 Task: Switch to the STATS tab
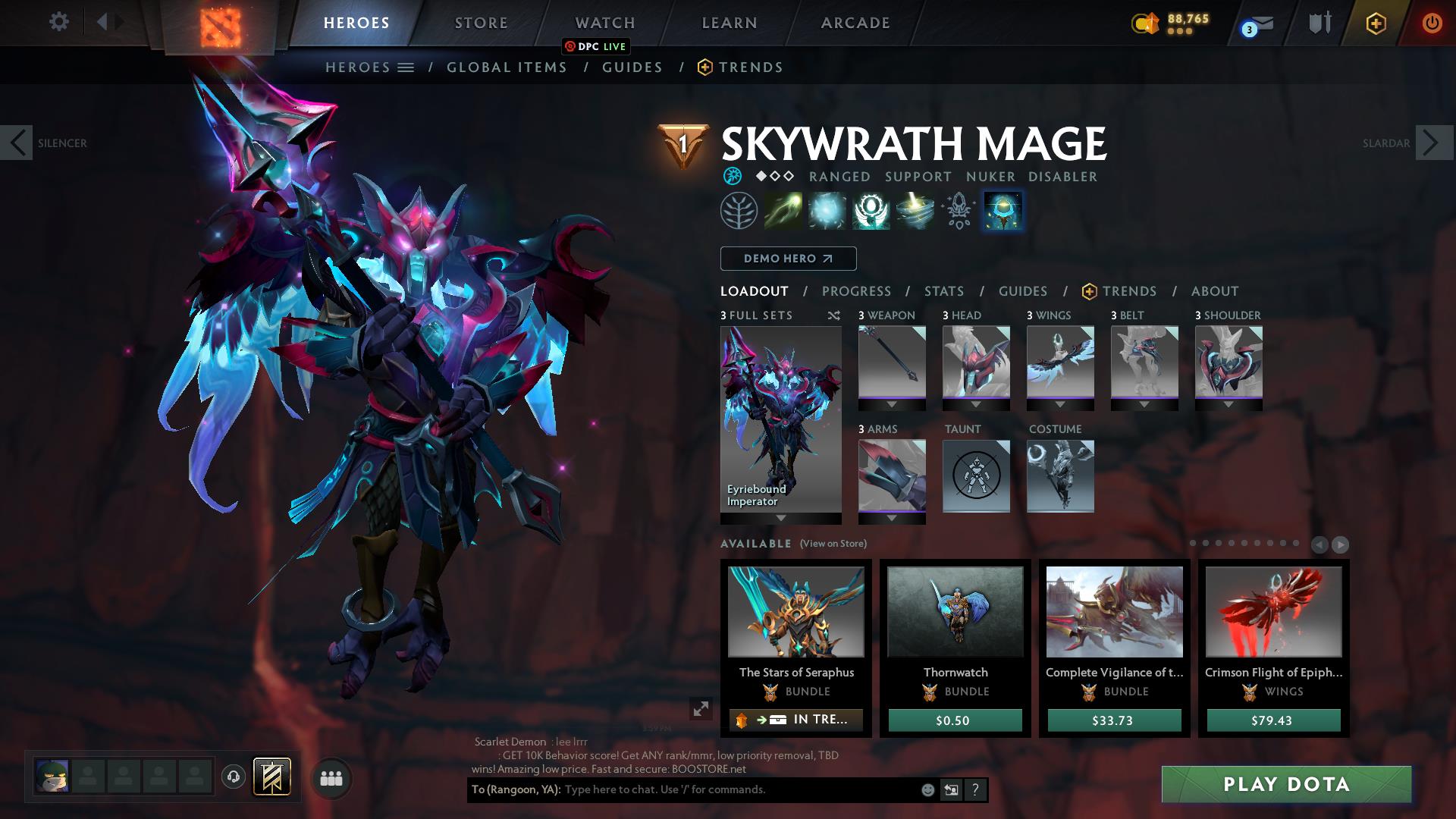943,290
